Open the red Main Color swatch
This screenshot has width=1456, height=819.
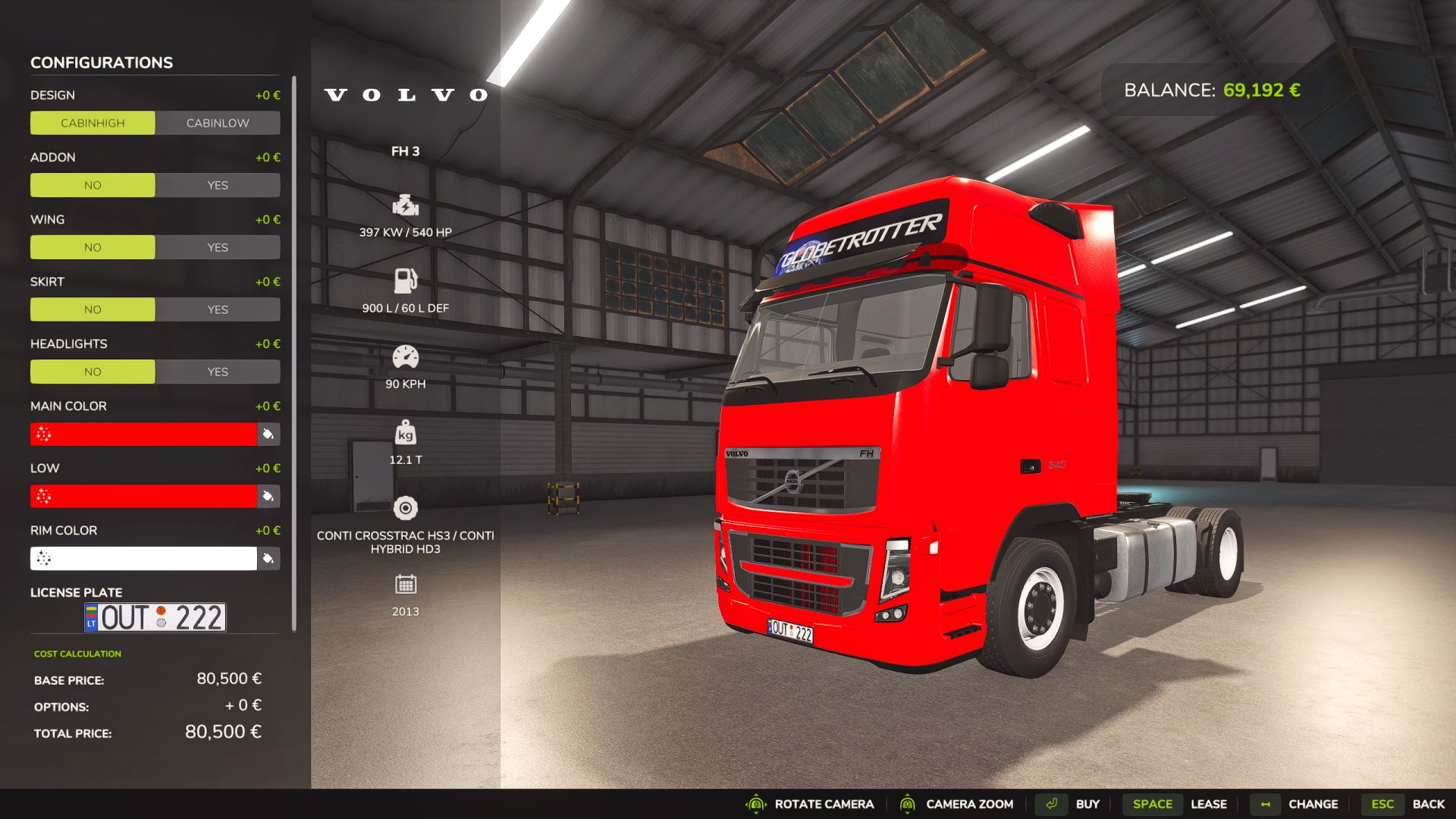click(144, 434)
